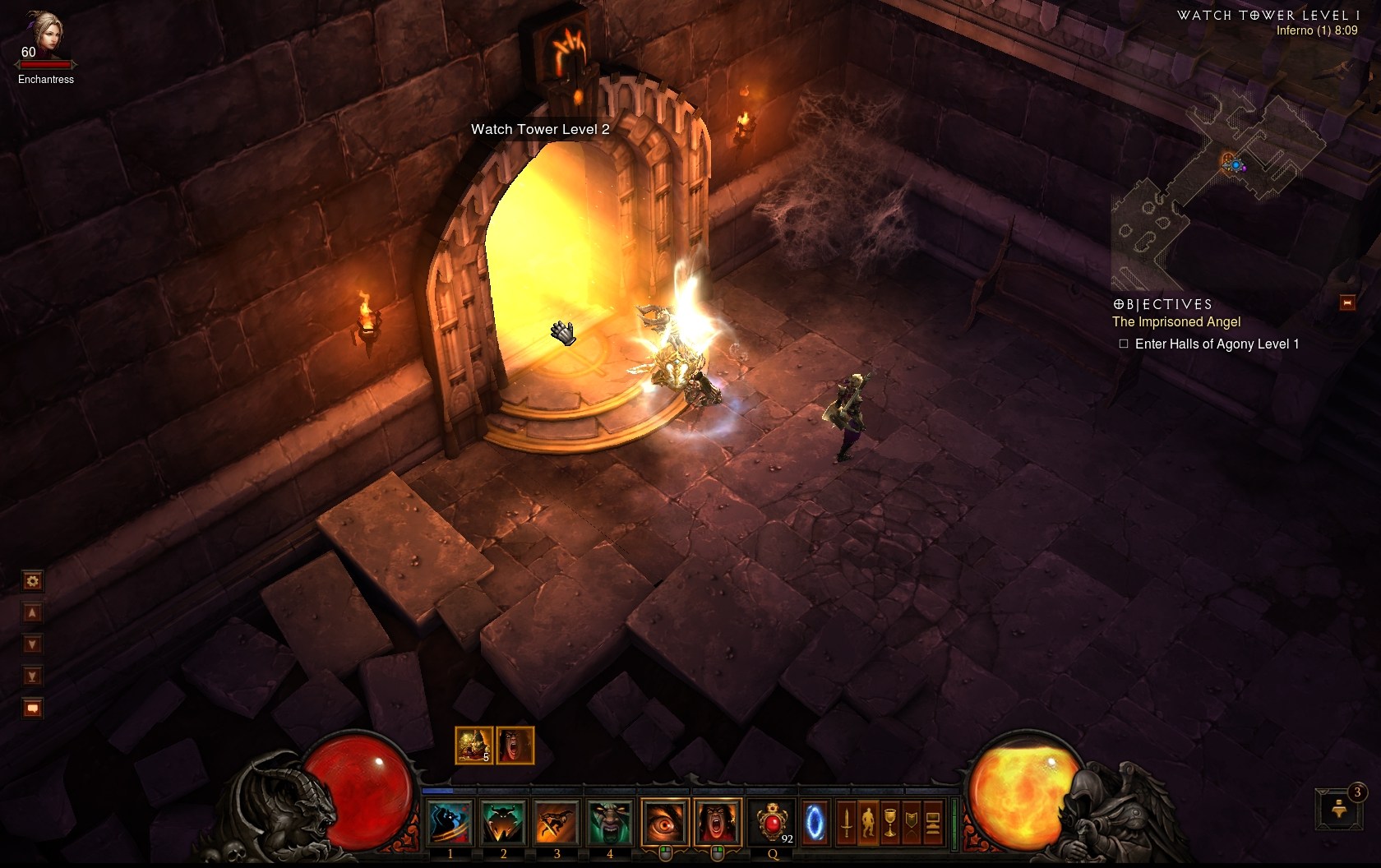Screen dimensions: 1381x868
Task: Open the character inventory figure button
Action: tap(868, 822)
